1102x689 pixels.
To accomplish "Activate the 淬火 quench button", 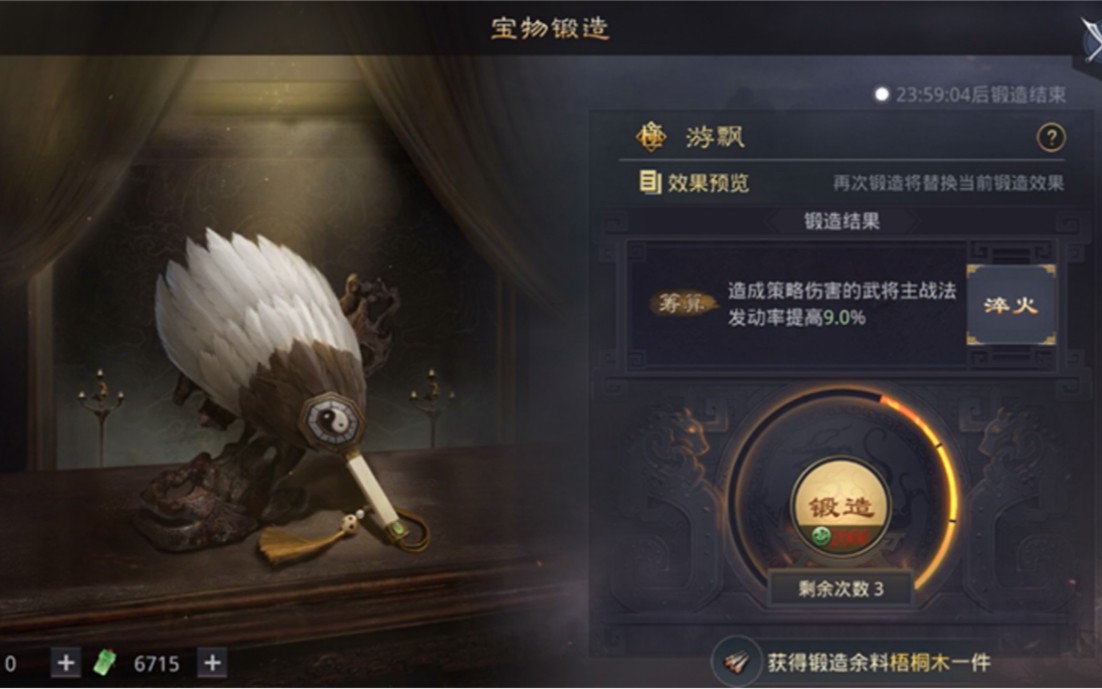I will coord(1010,305).
